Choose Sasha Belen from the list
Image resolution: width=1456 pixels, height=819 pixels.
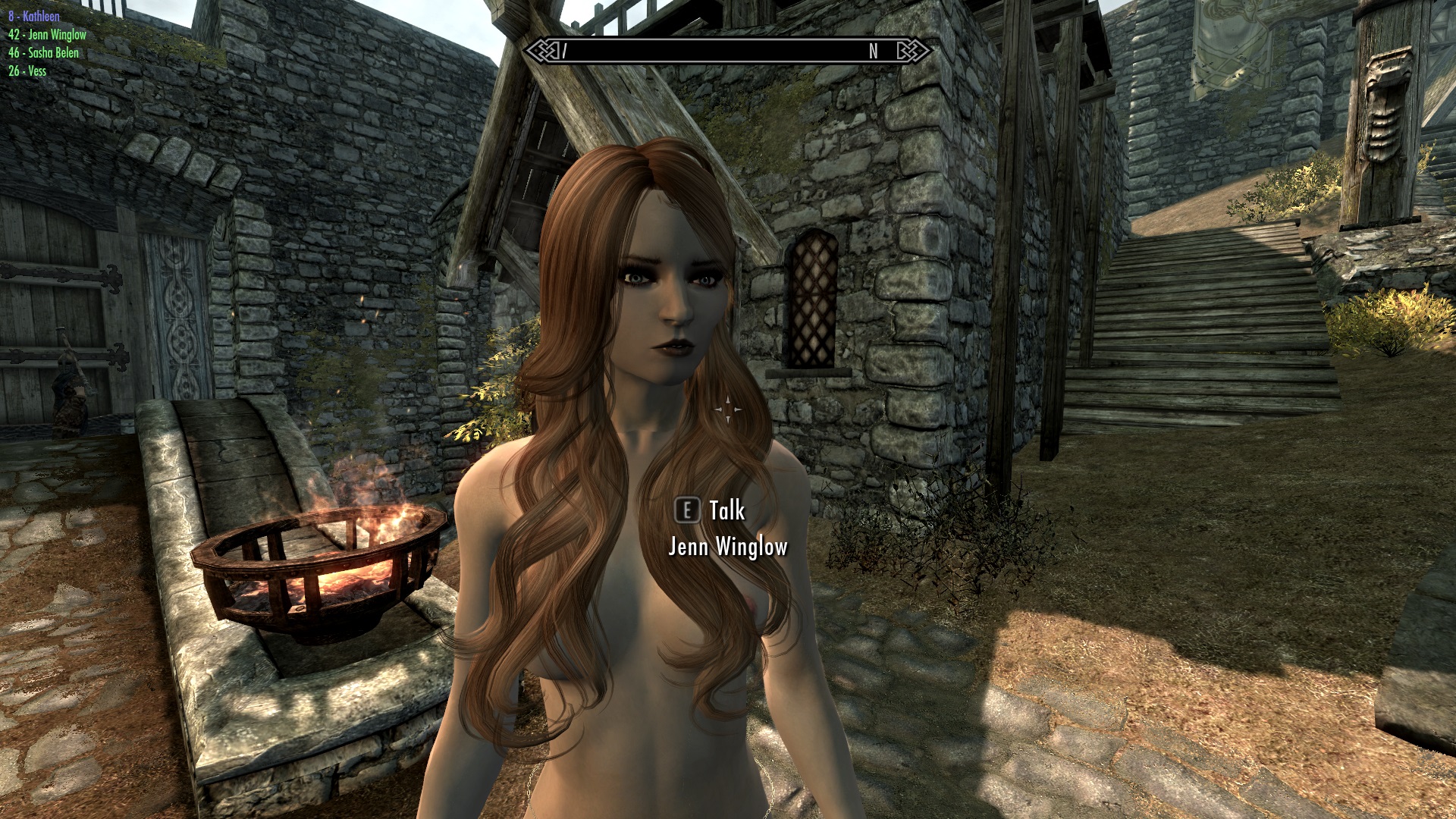tap(43, 52)
